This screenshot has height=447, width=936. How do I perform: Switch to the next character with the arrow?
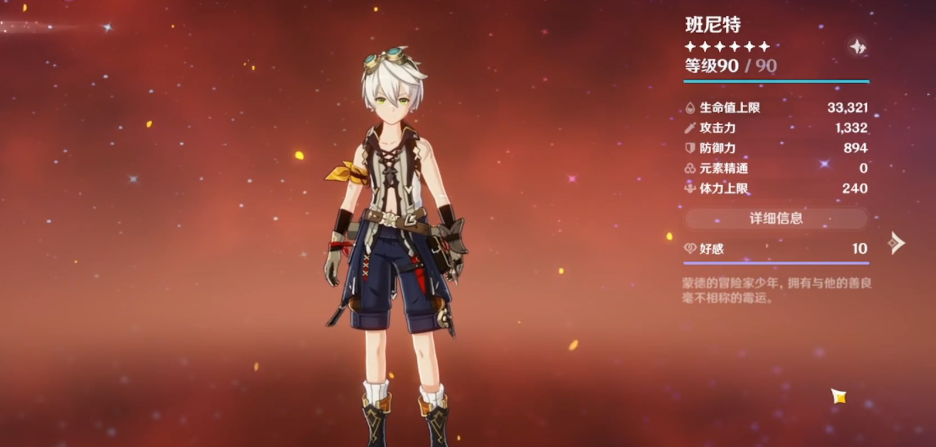896,242
